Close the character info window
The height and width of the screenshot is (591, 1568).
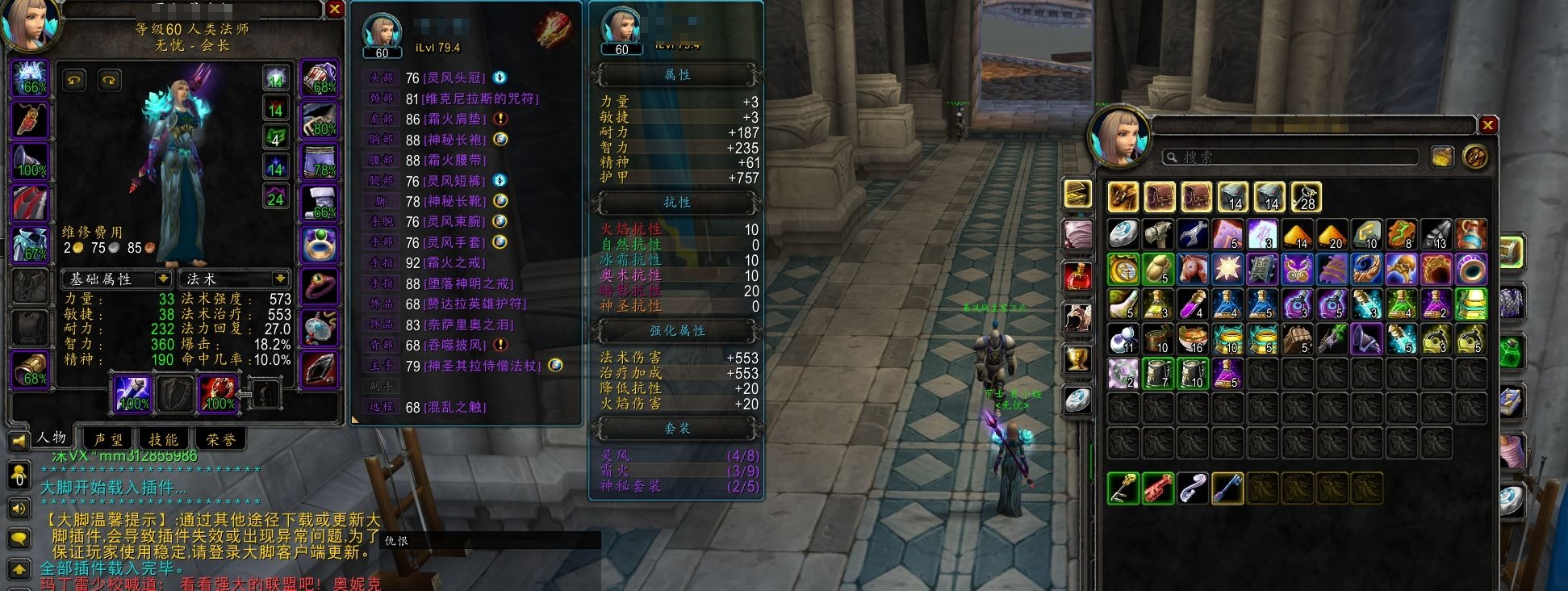(x=334, y=9)
